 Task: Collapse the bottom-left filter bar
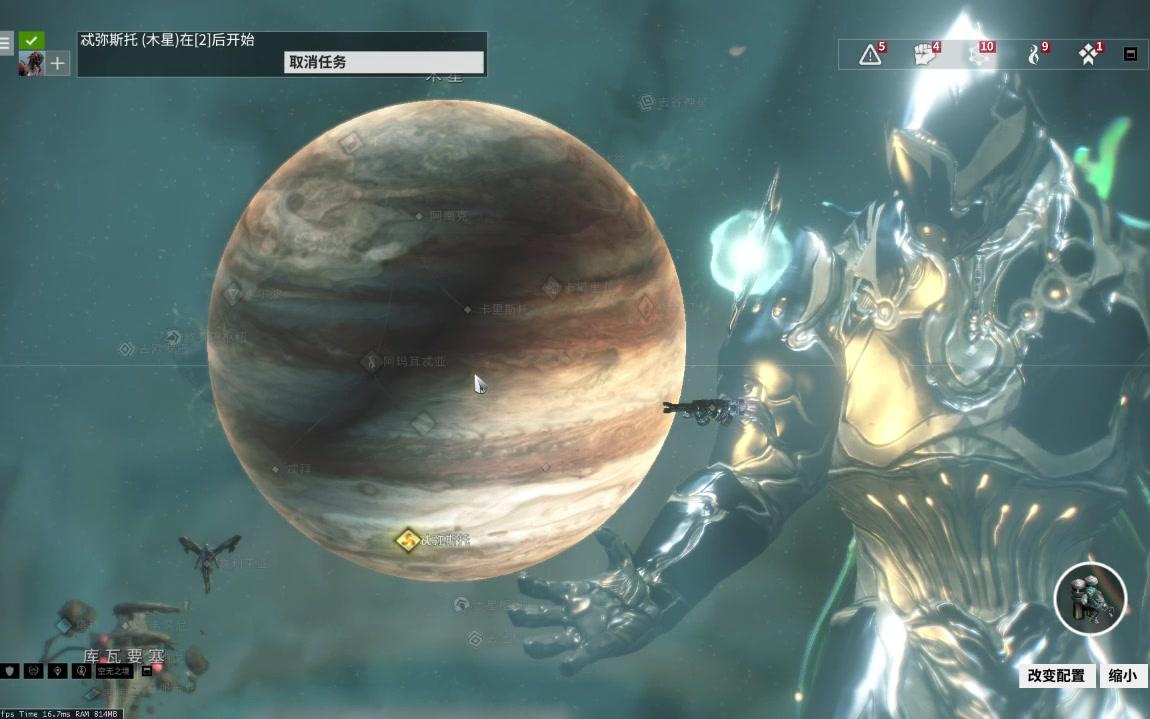pyautogui.click(x=147, y=671)
